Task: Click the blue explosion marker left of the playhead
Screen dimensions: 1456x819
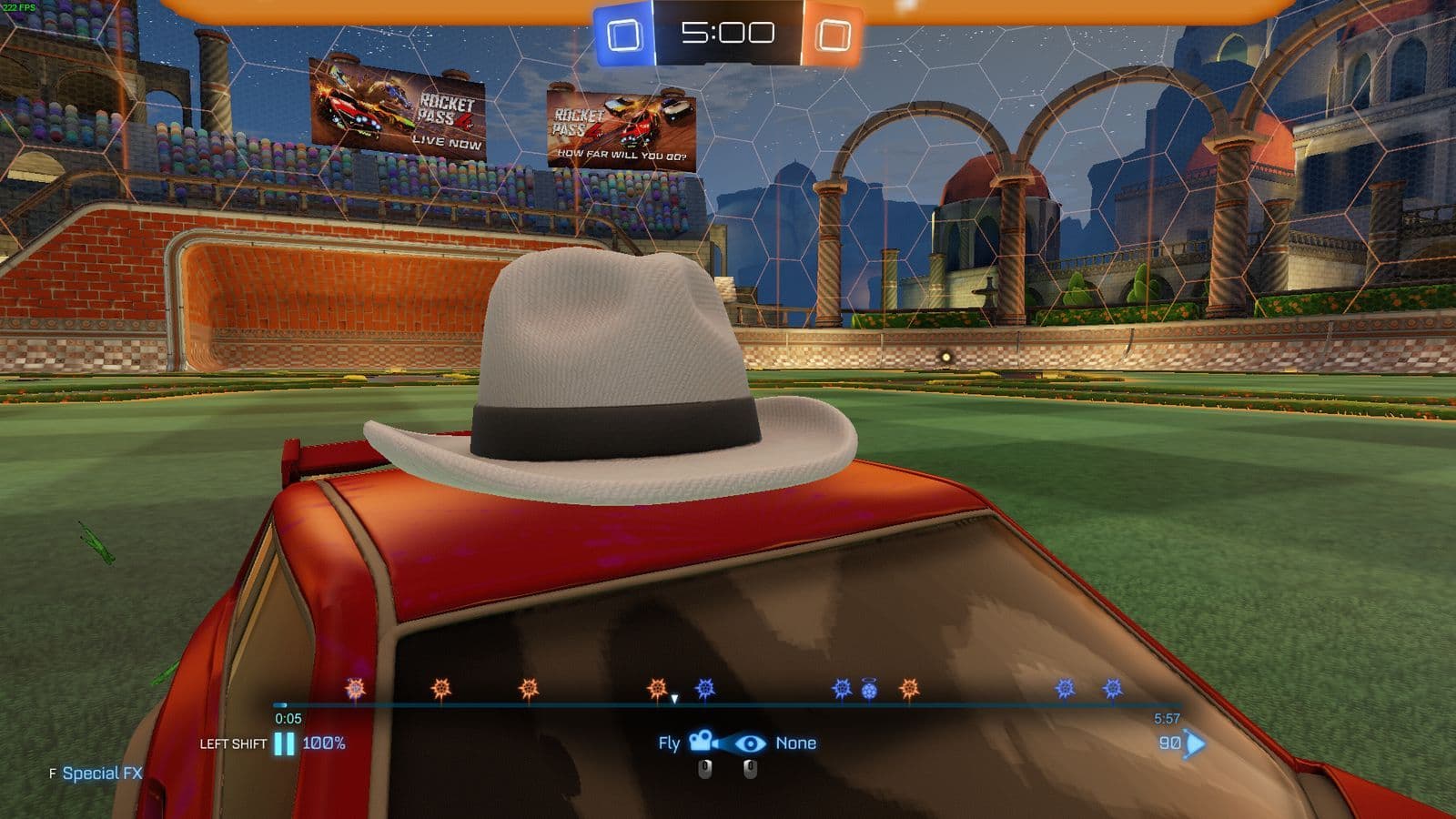Action: pyautogui.click(x=705, y=689)
